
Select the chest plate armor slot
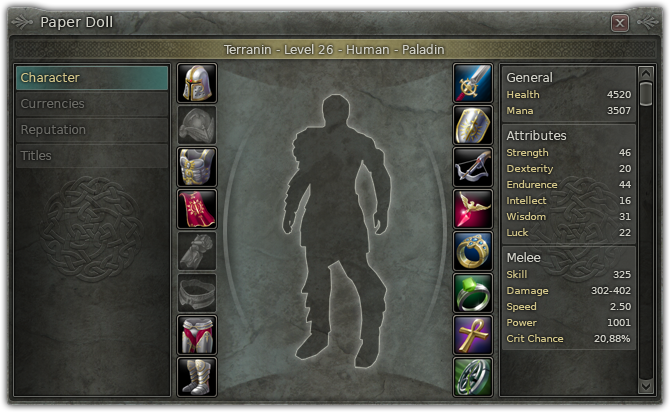(197, 167)
